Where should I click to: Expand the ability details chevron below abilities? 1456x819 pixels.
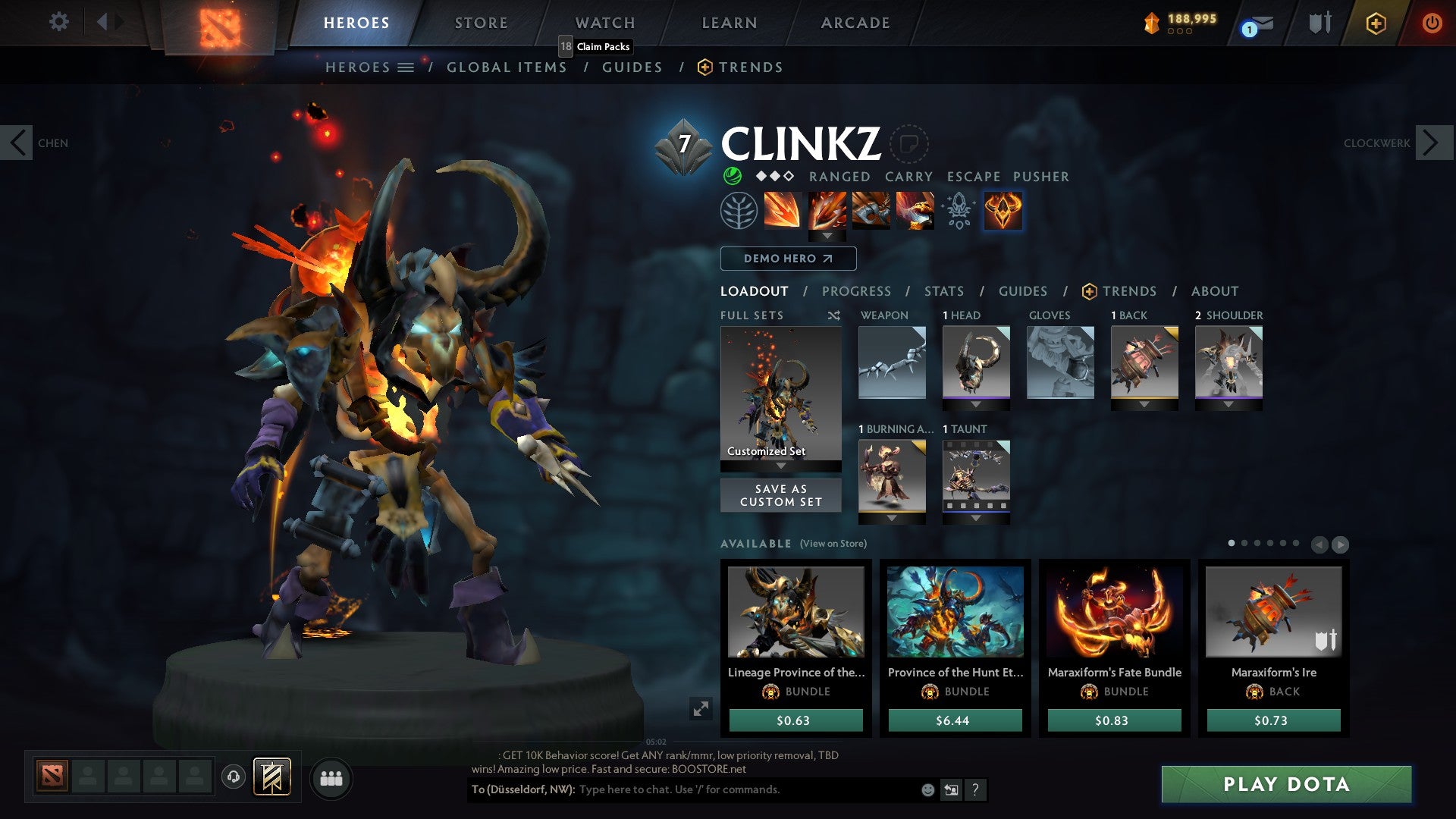coord(828,234)
